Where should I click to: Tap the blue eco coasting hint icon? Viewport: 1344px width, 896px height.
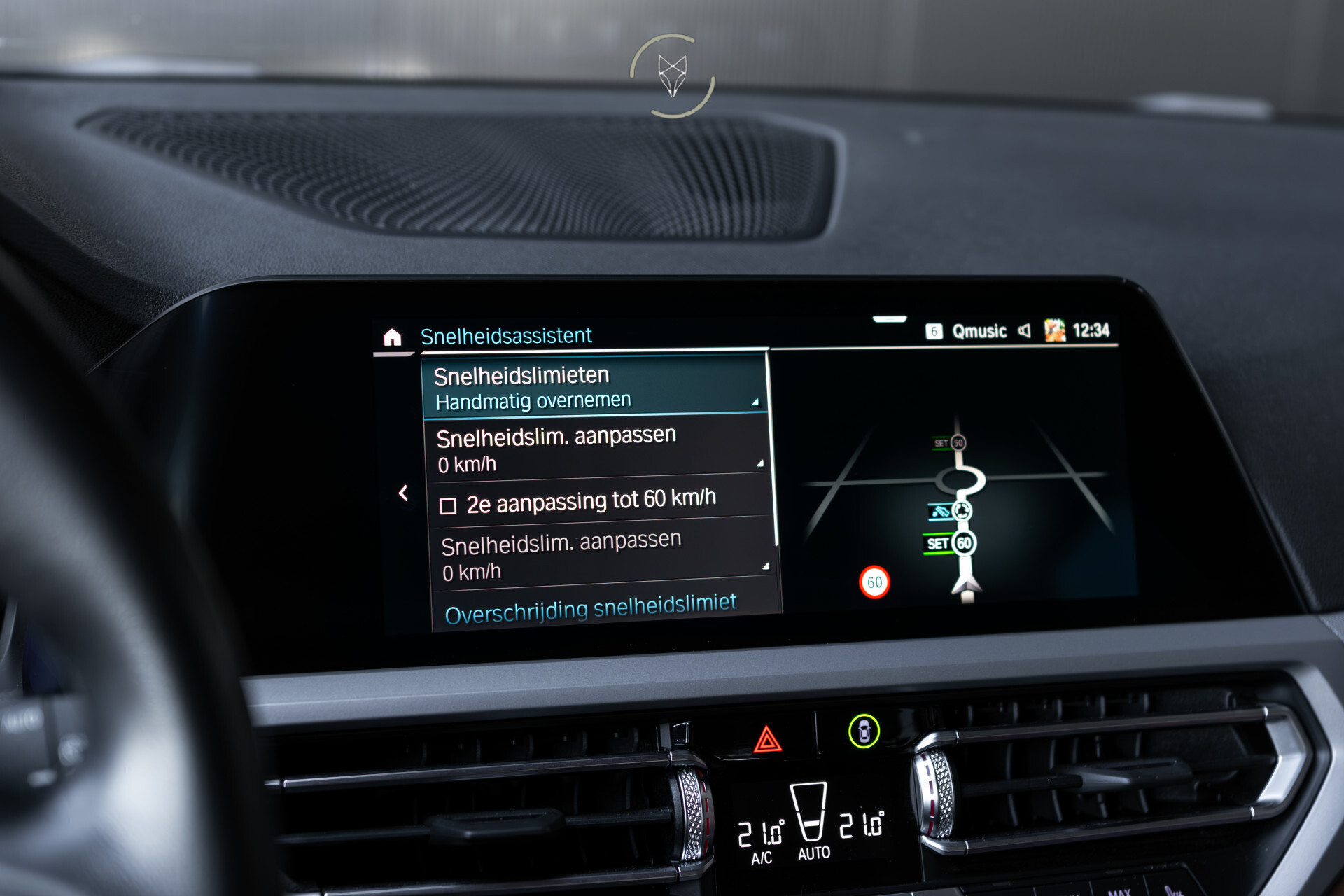coord(939,512)
